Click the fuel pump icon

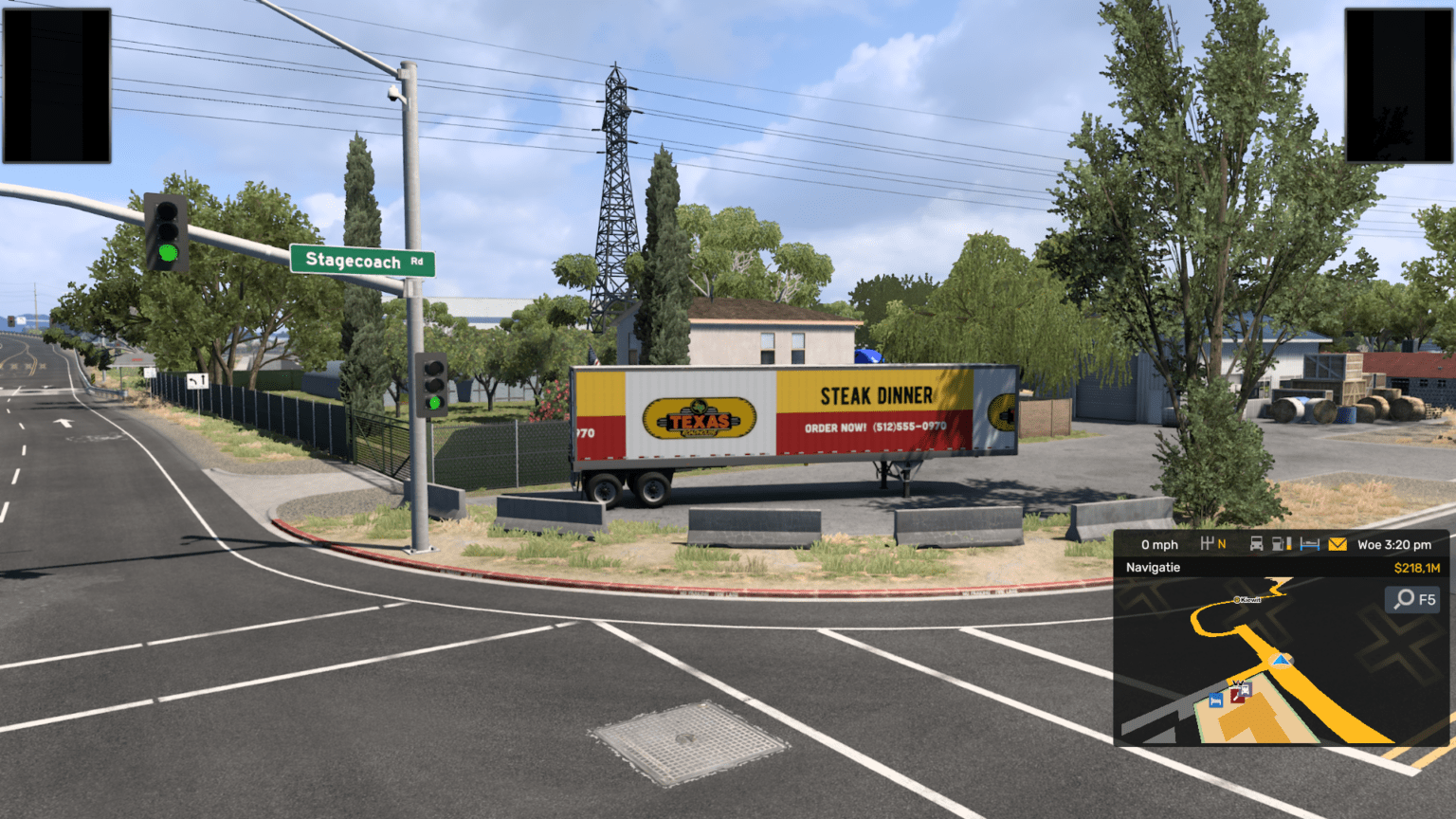(1277, 544)
